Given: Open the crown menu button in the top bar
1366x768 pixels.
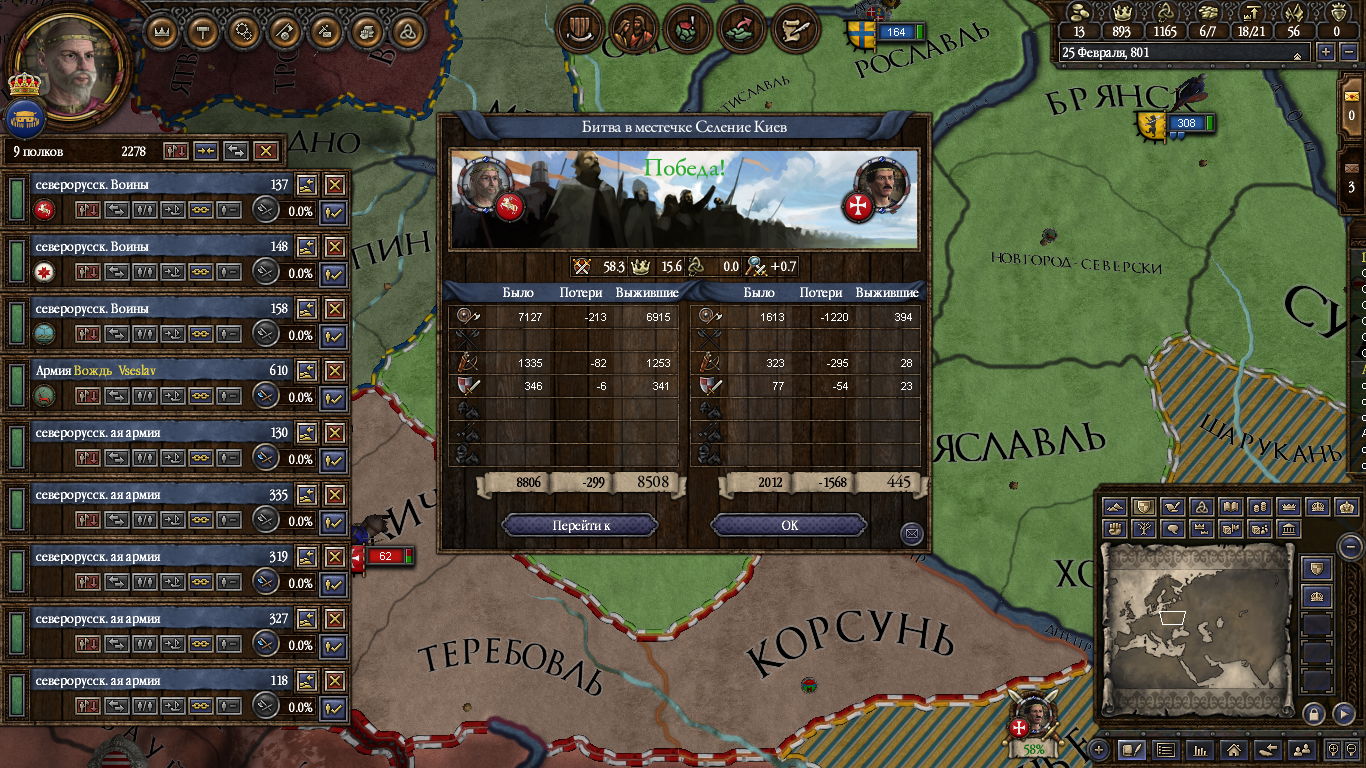Looking at the screenshot, I should (162, 31).
